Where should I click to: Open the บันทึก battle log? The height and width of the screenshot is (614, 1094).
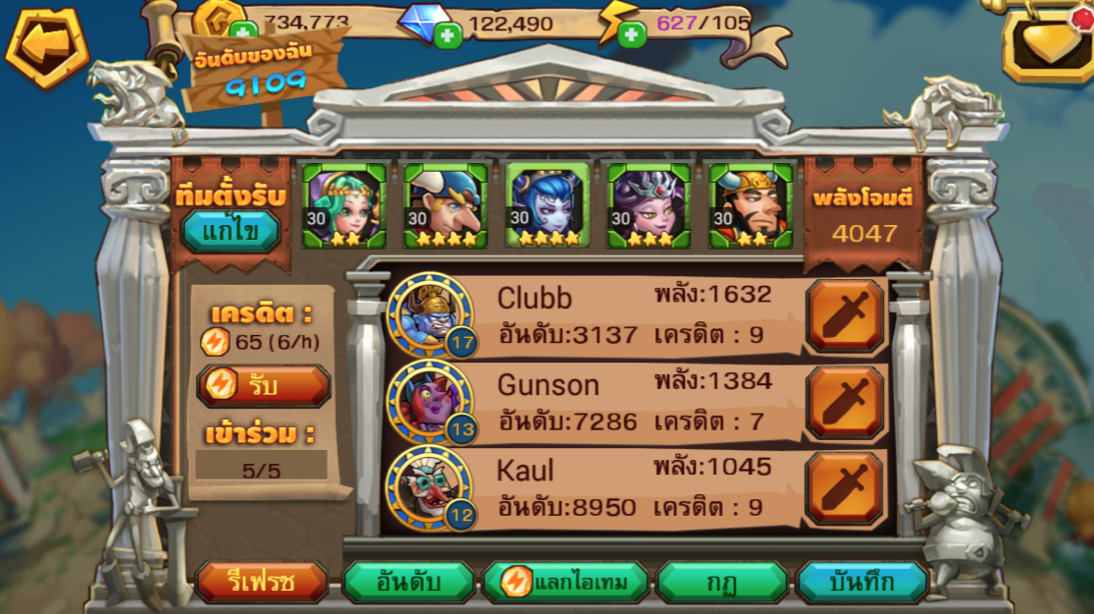[x=861, y=582]
